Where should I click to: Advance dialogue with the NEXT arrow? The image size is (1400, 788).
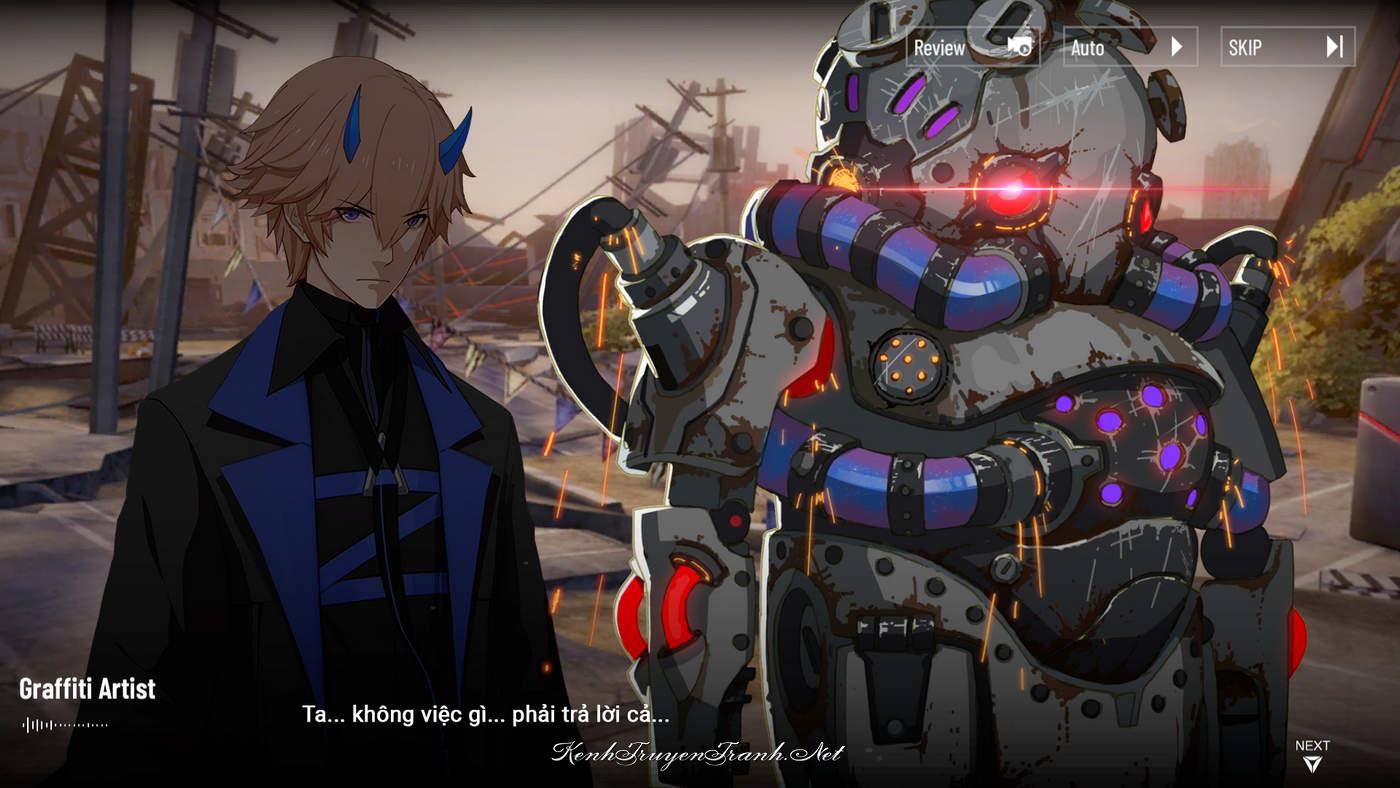(x=1311, y=757)
